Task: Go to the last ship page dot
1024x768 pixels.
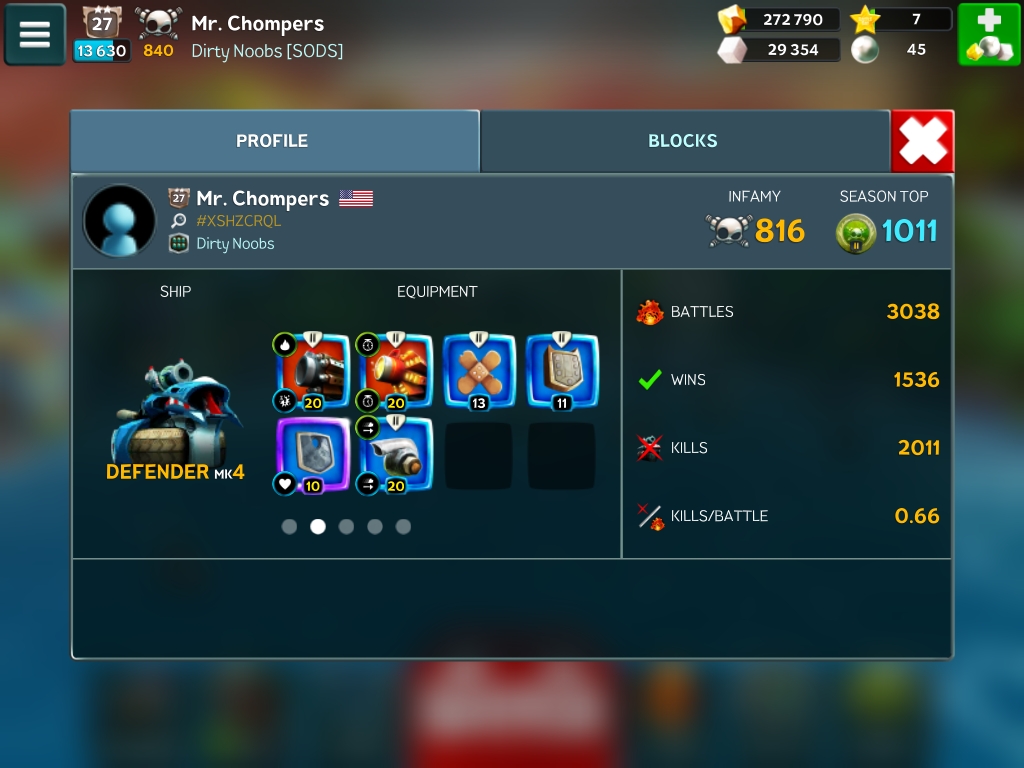Action: pos(403,527)
